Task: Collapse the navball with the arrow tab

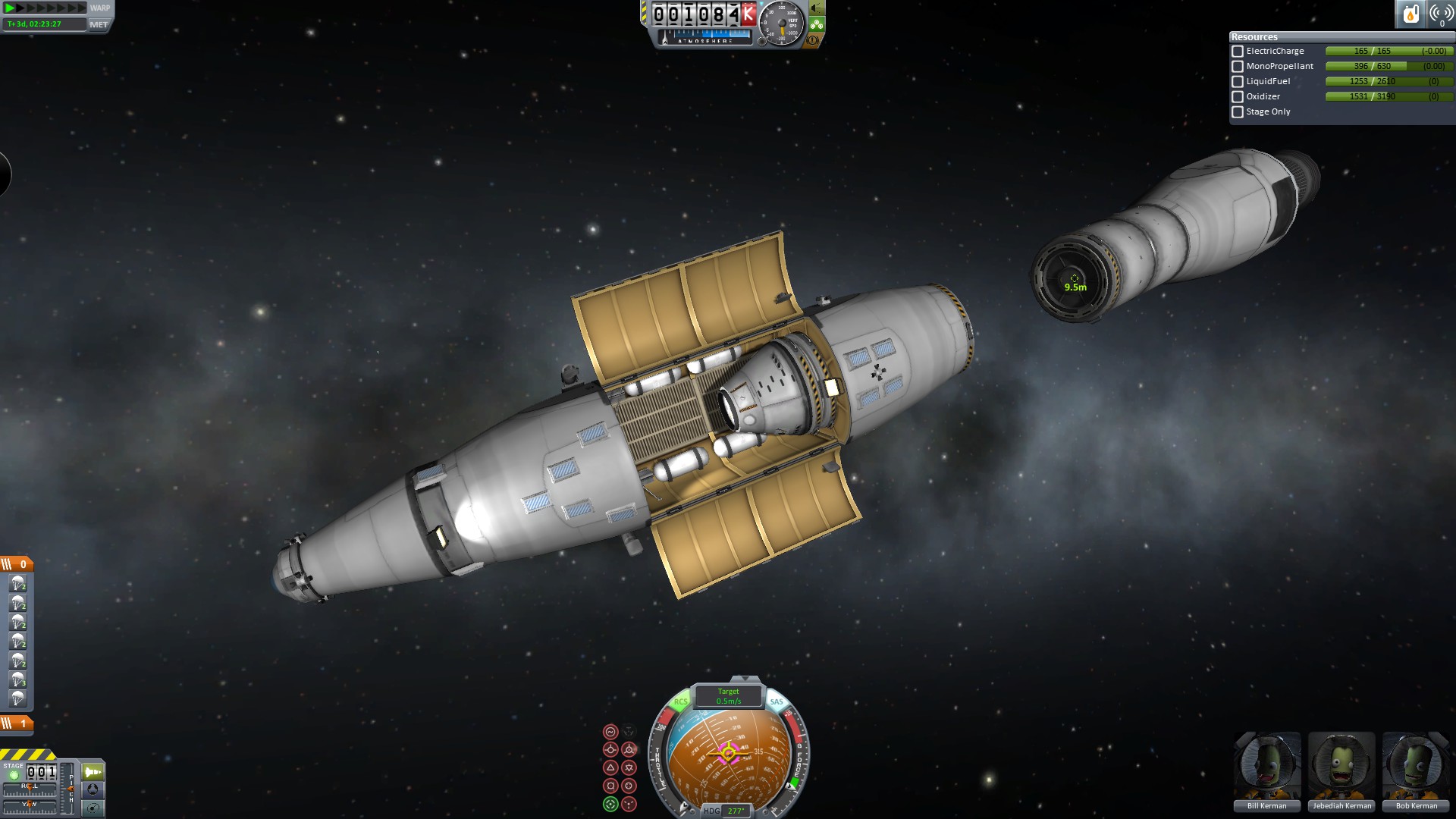Action: [x=745, y=679]
